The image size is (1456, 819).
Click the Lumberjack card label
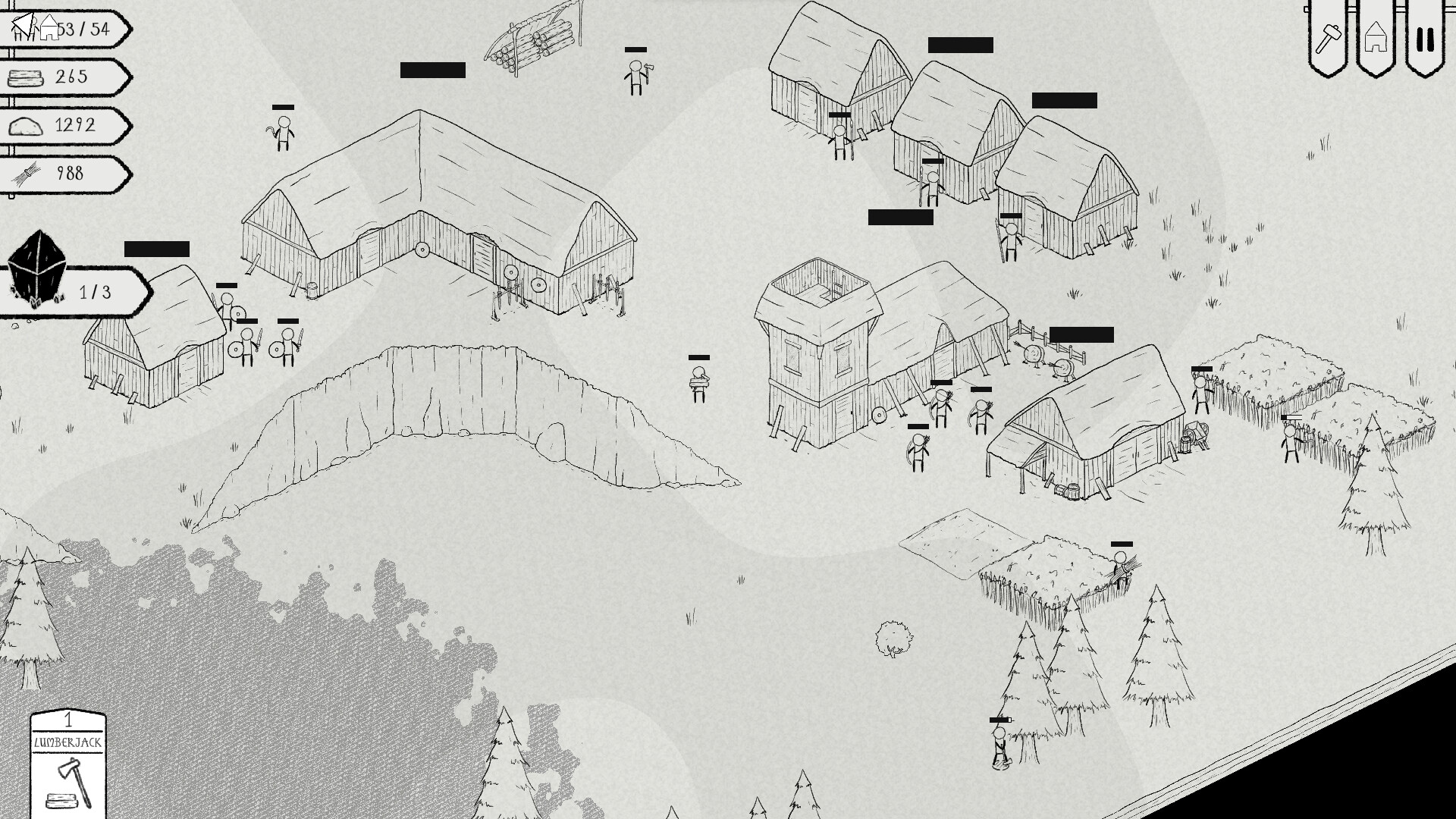tap(67, 744)
